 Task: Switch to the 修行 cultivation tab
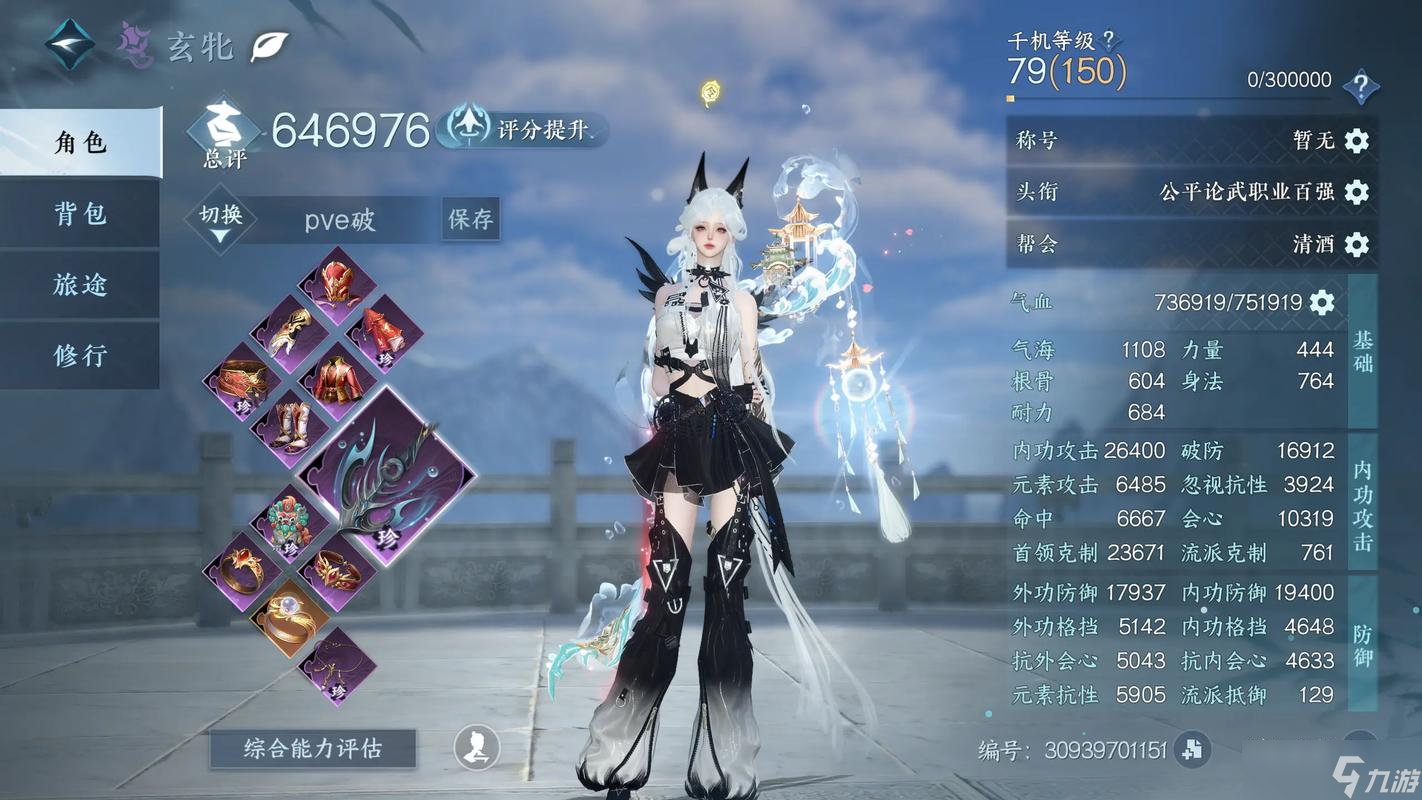[79, 354]
